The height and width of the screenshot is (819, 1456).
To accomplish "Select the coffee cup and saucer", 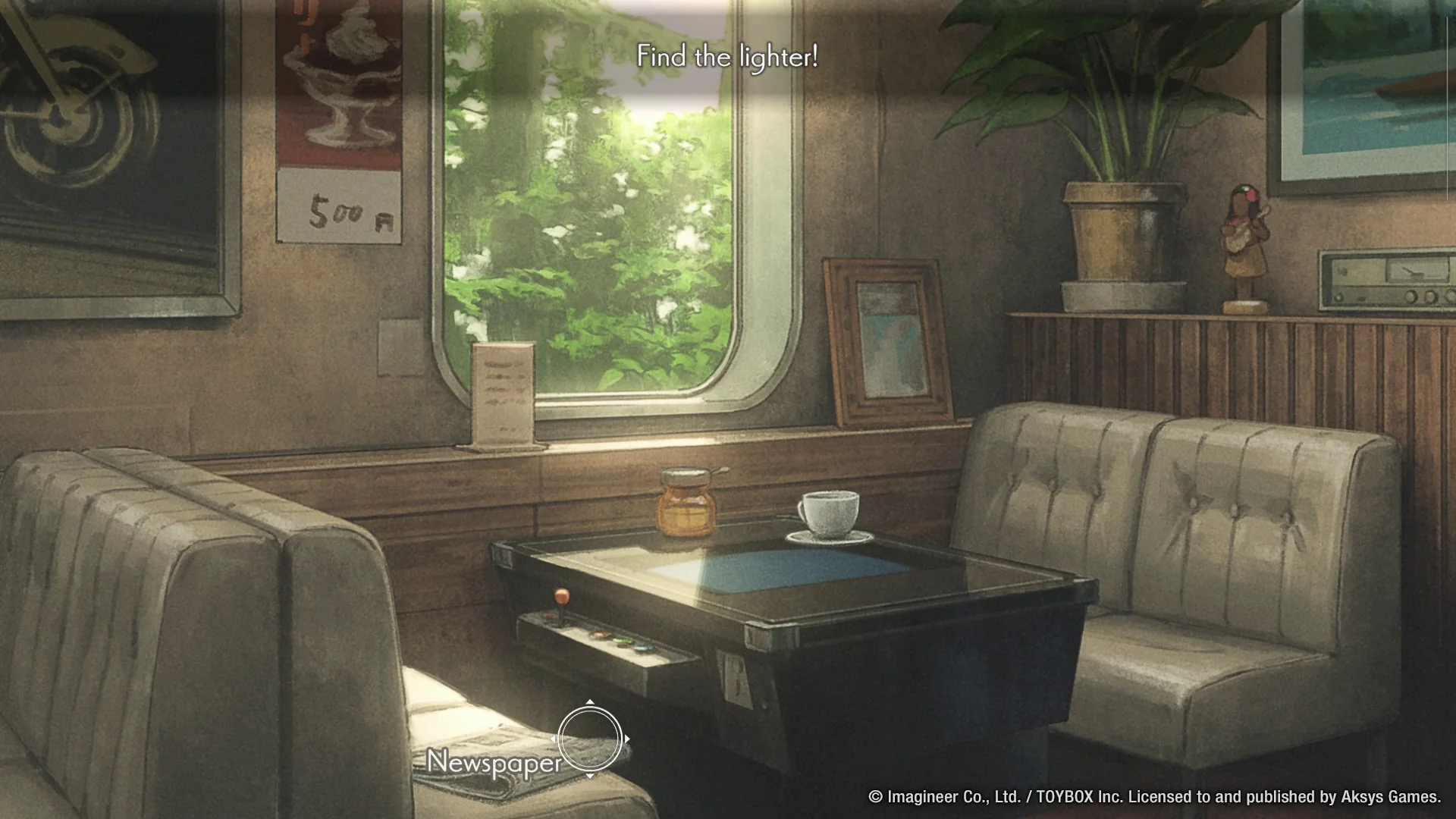I will [x=829, y=516].
